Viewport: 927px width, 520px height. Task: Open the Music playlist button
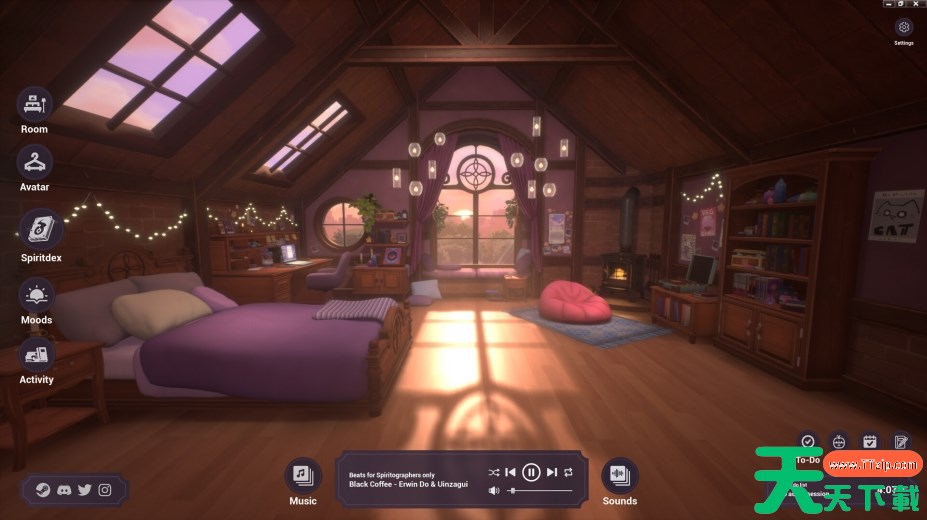302,475
